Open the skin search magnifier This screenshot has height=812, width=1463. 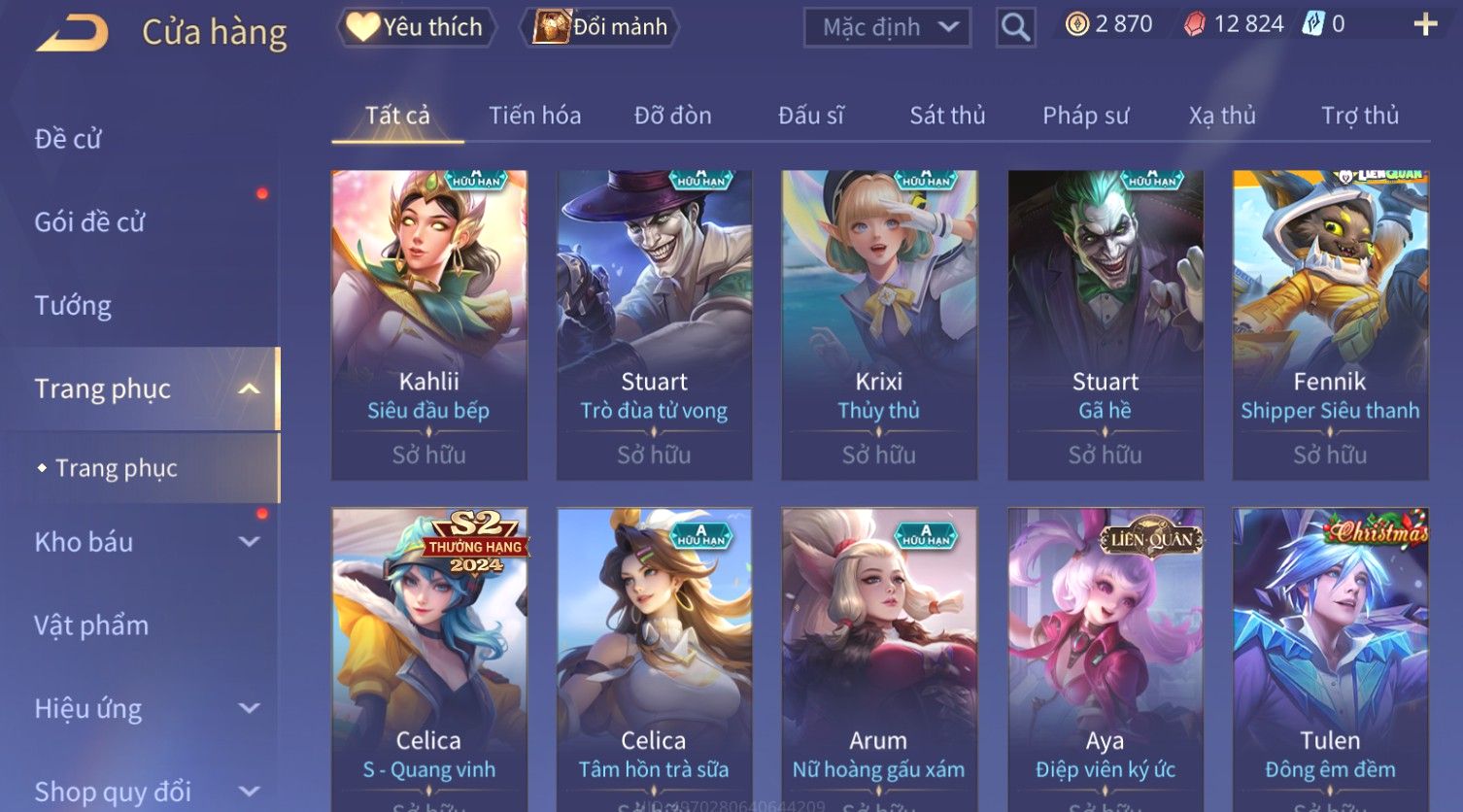coord(1015,27)
